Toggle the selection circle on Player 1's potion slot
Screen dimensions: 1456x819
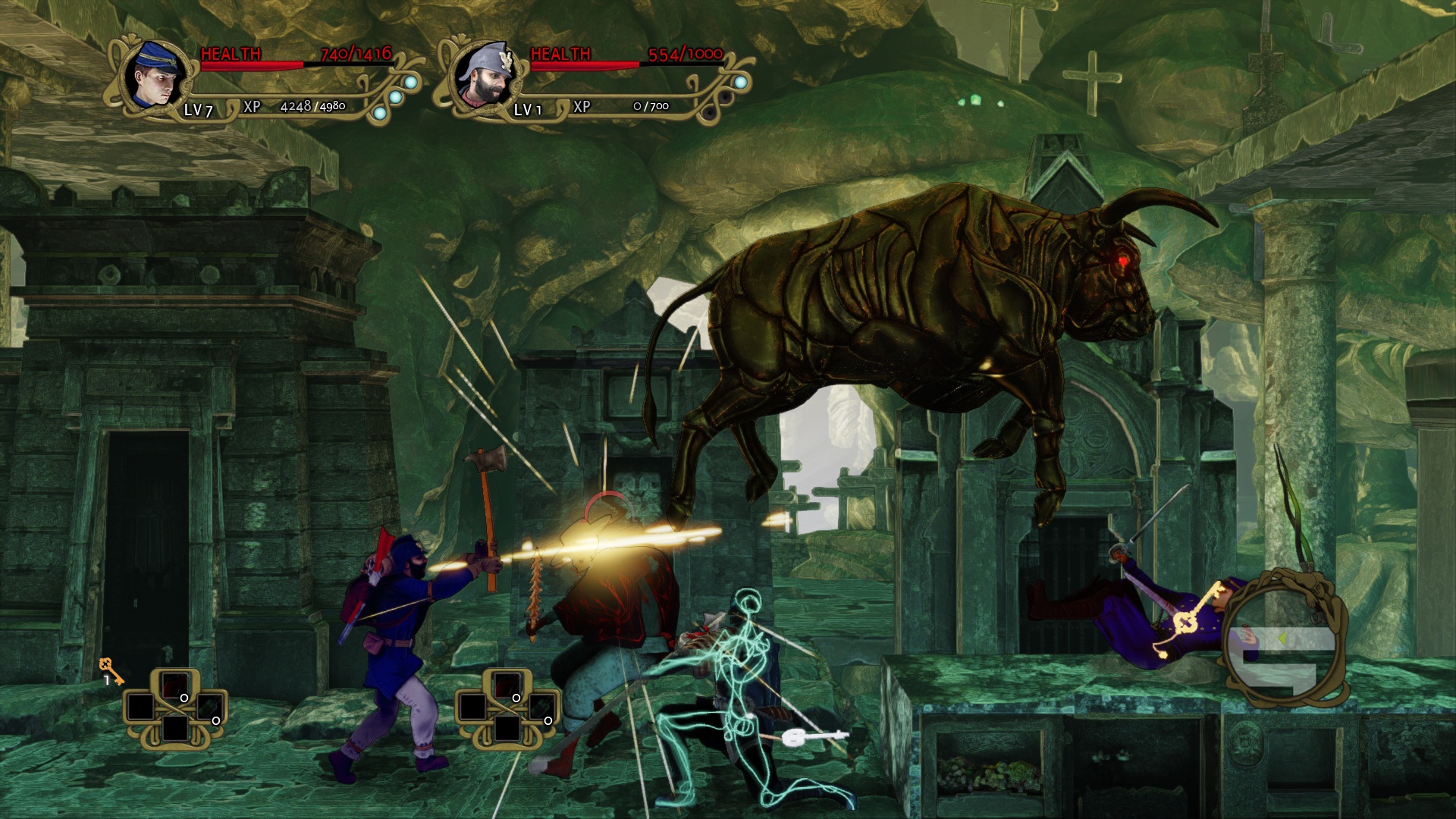coord(184,698)
